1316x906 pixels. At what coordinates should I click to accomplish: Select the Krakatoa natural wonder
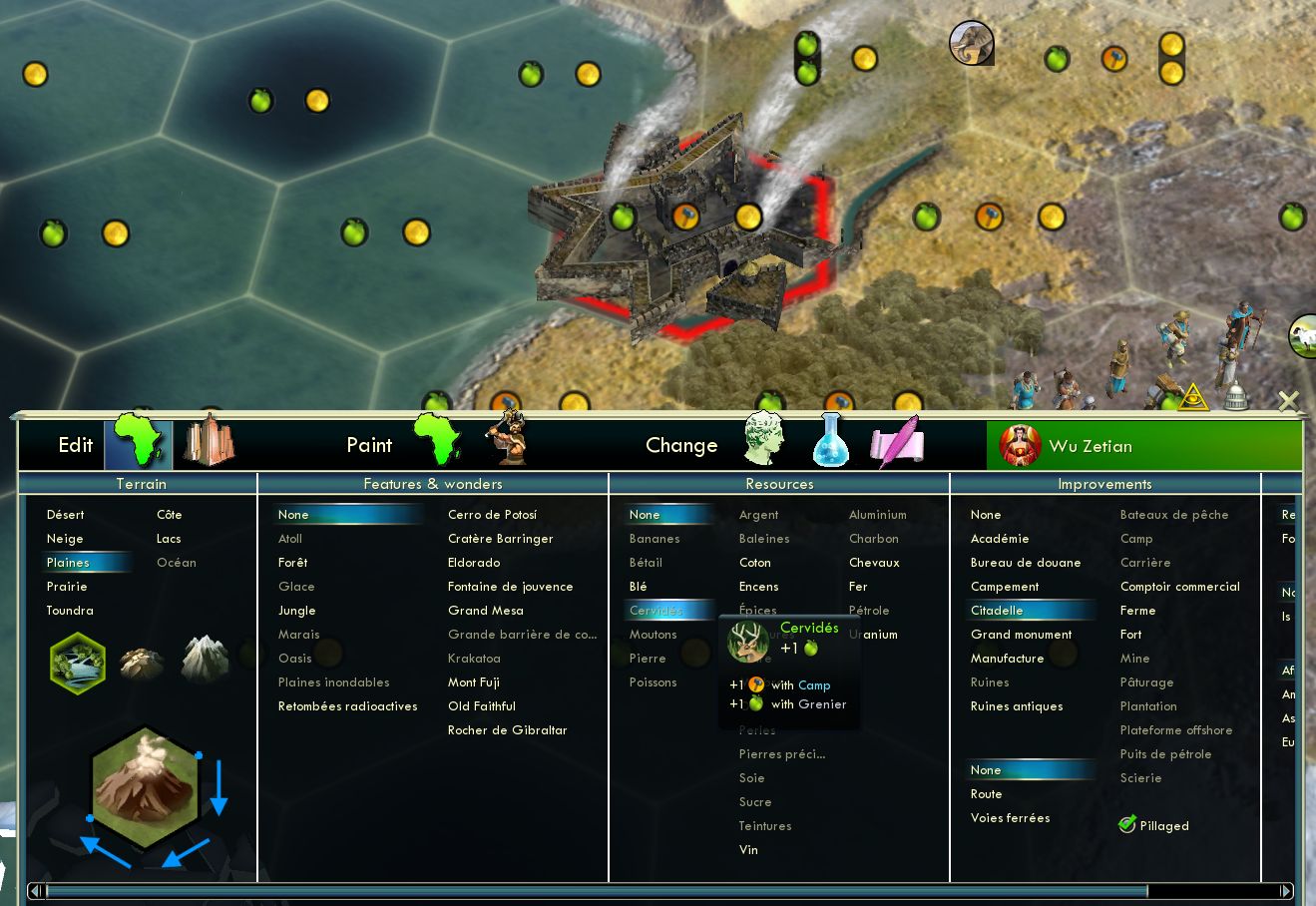(474, 659)
